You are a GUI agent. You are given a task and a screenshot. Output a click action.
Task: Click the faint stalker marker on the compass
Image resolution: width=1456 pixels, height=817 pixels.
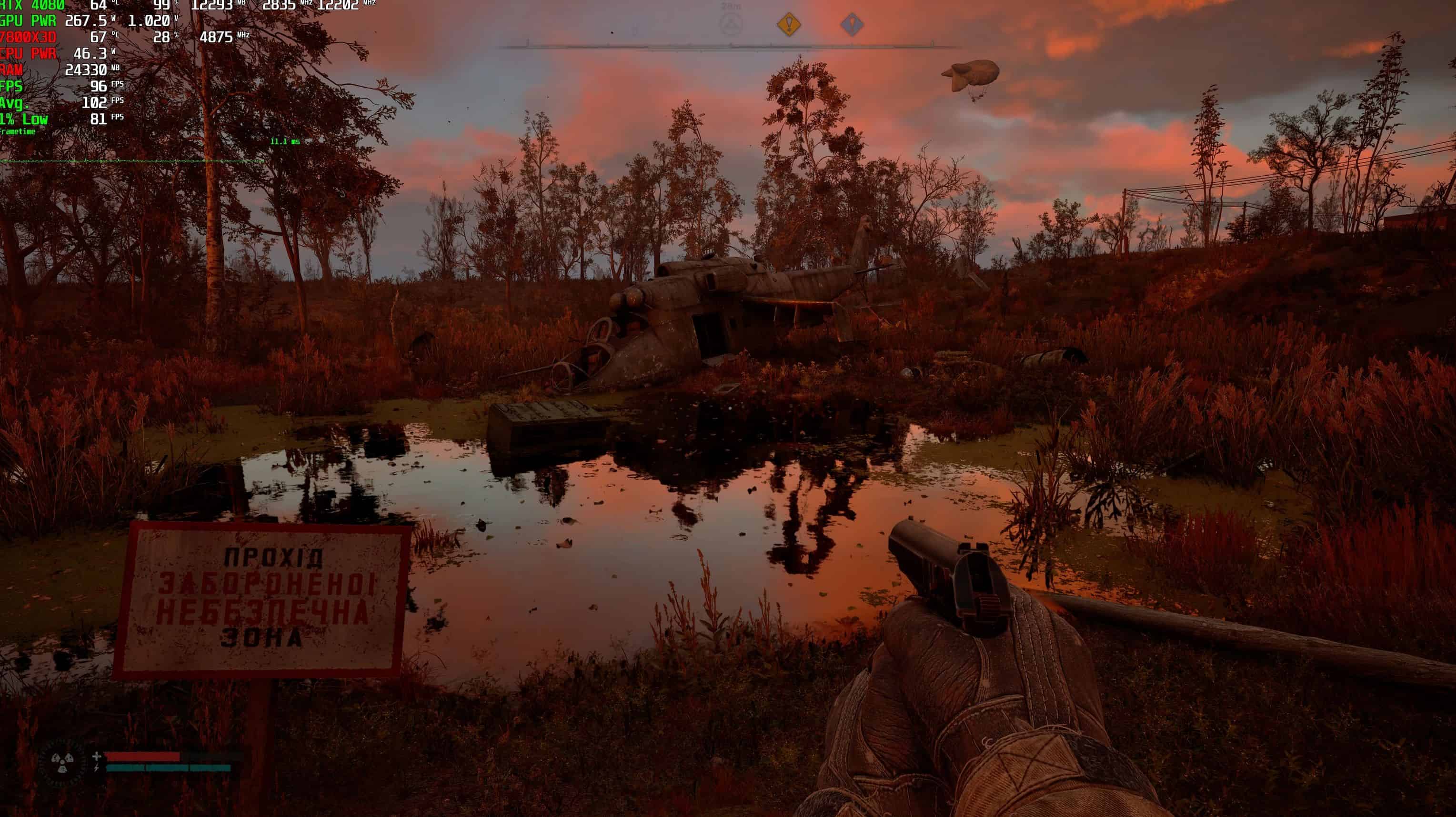[732, 25]
